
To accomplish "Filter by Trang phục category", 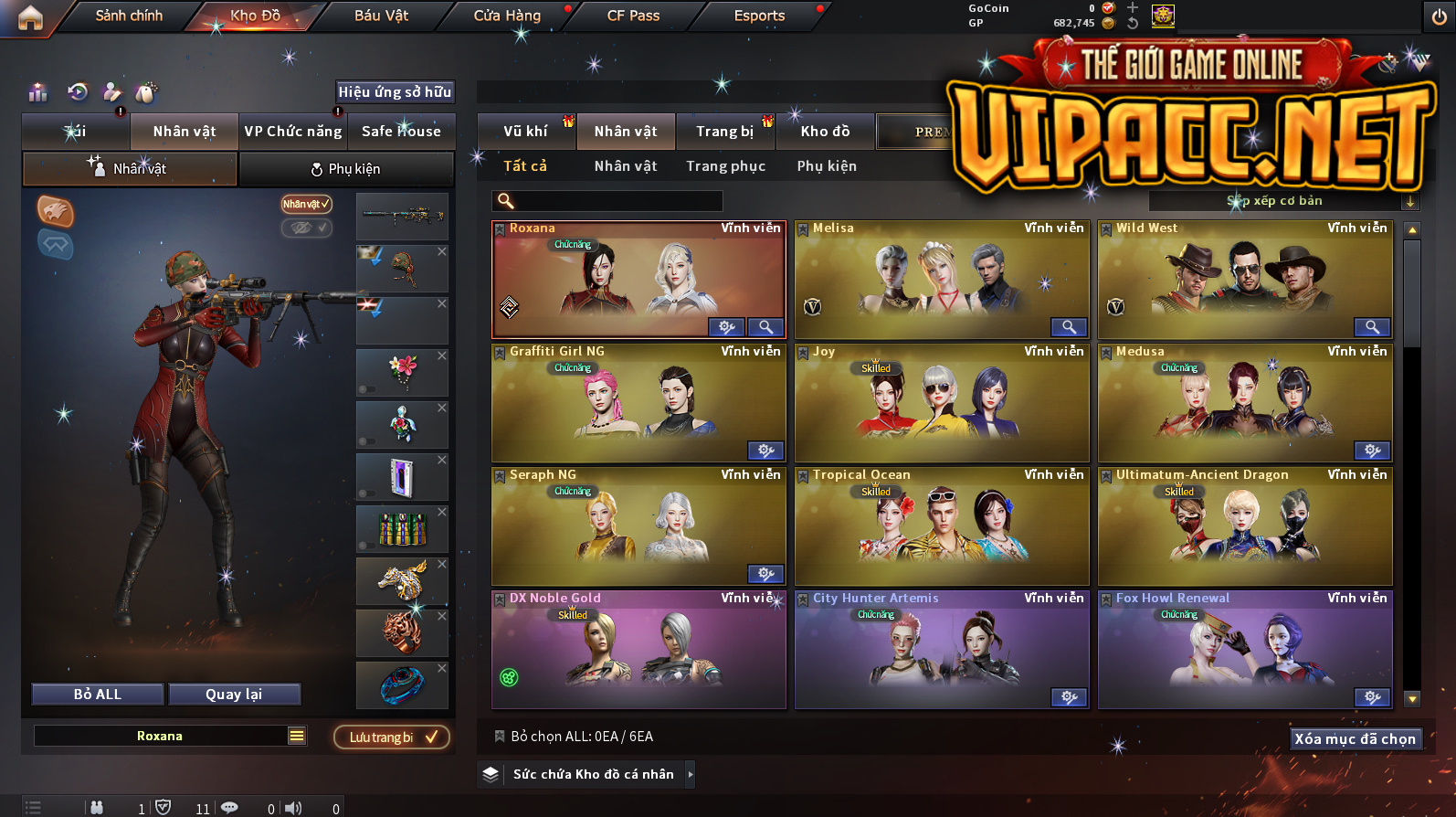I will tap(726, 166).
